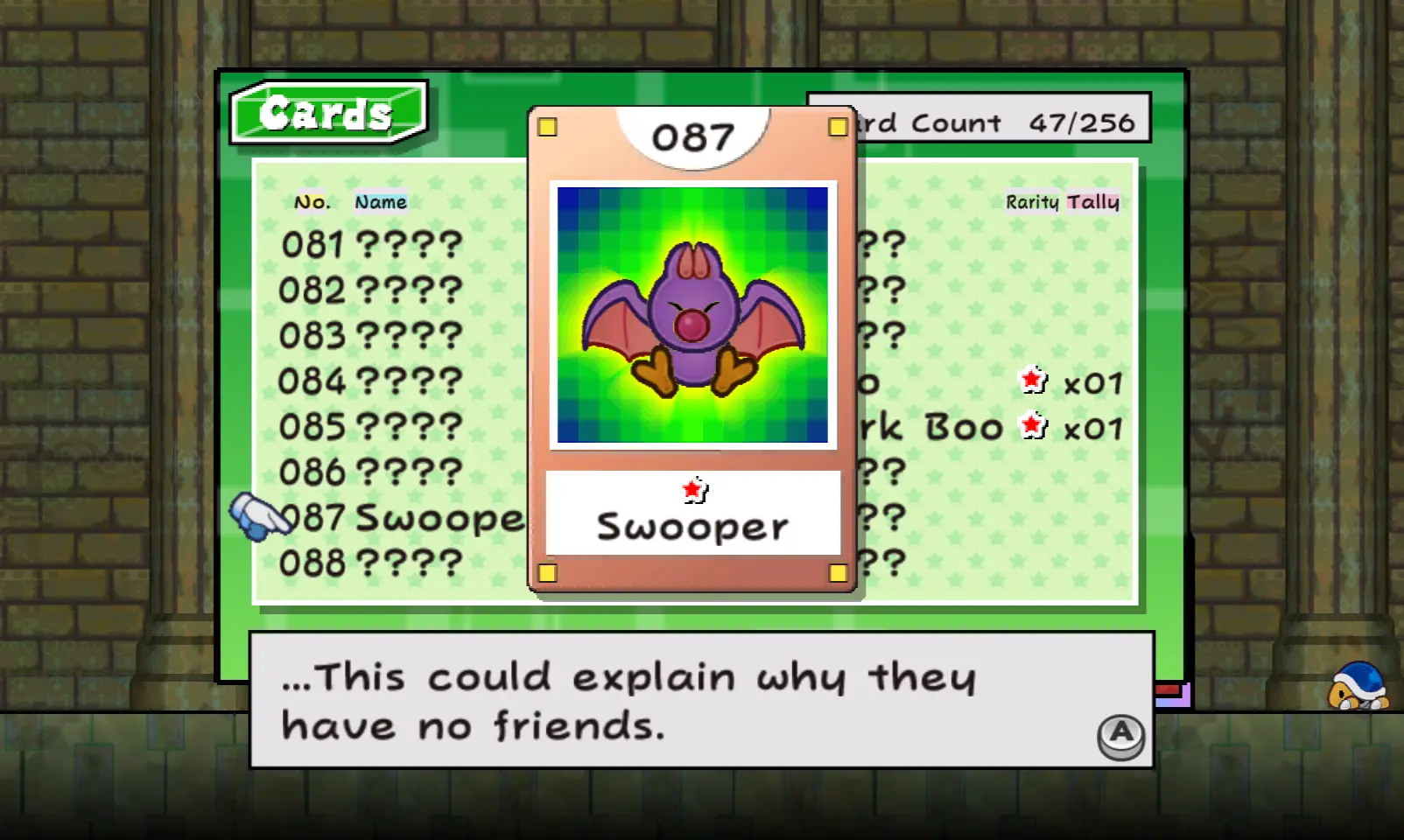Select the 087 Swooper list entry
The image size is (1404, 840).
tap(403, 518)
